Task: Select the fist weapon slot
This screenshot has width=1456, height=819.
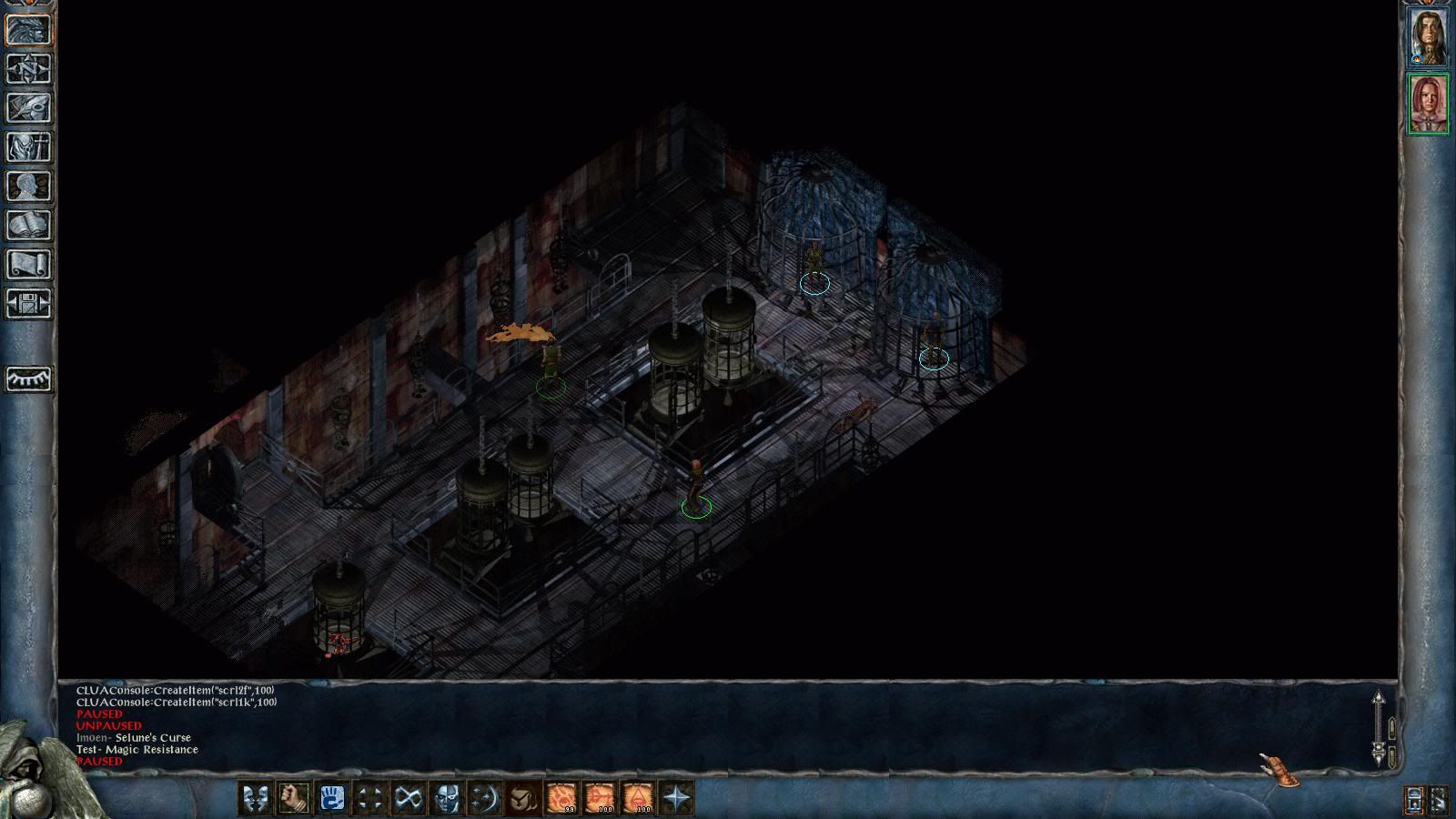Action: click(293, 799)
